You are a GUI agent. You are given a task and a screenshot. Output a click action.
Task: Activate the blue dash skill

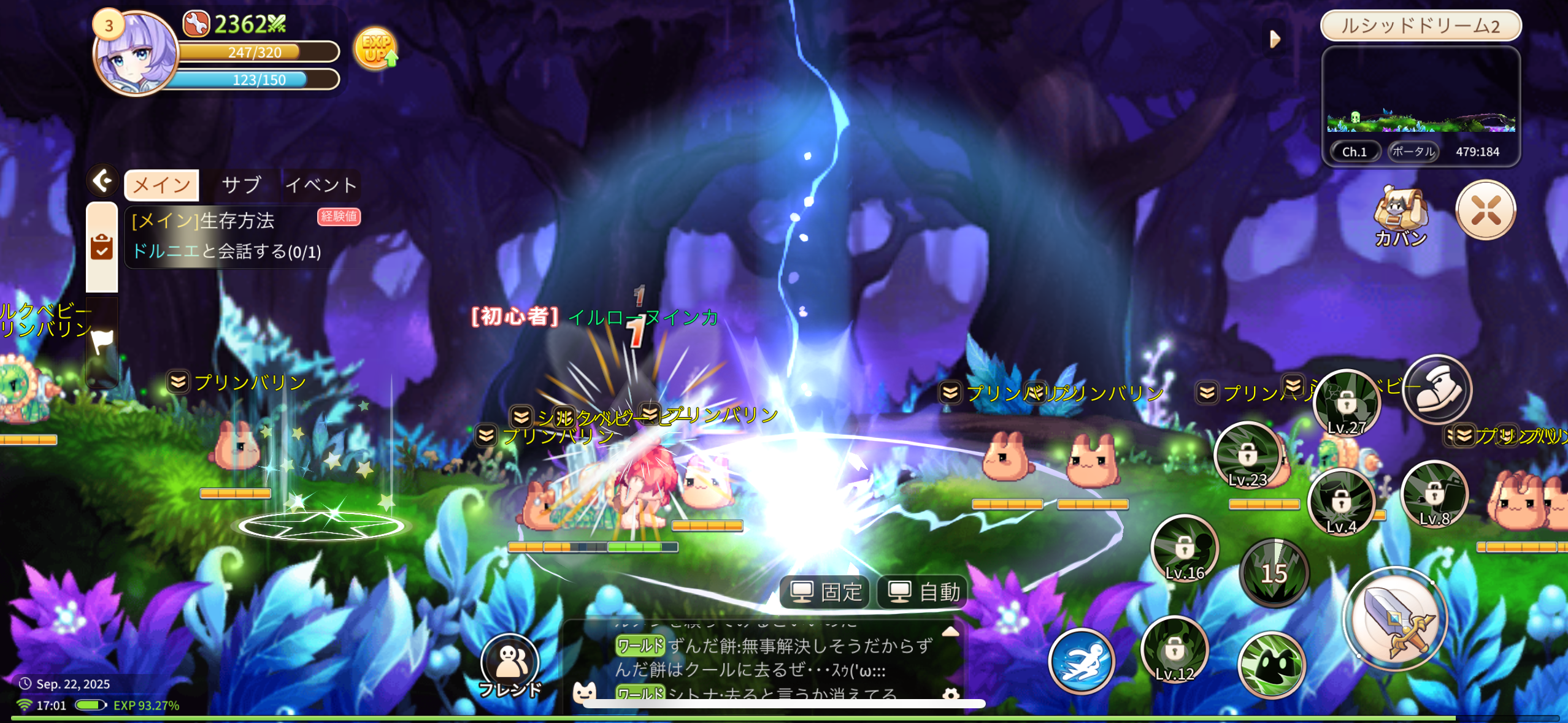pos(1081,661)
